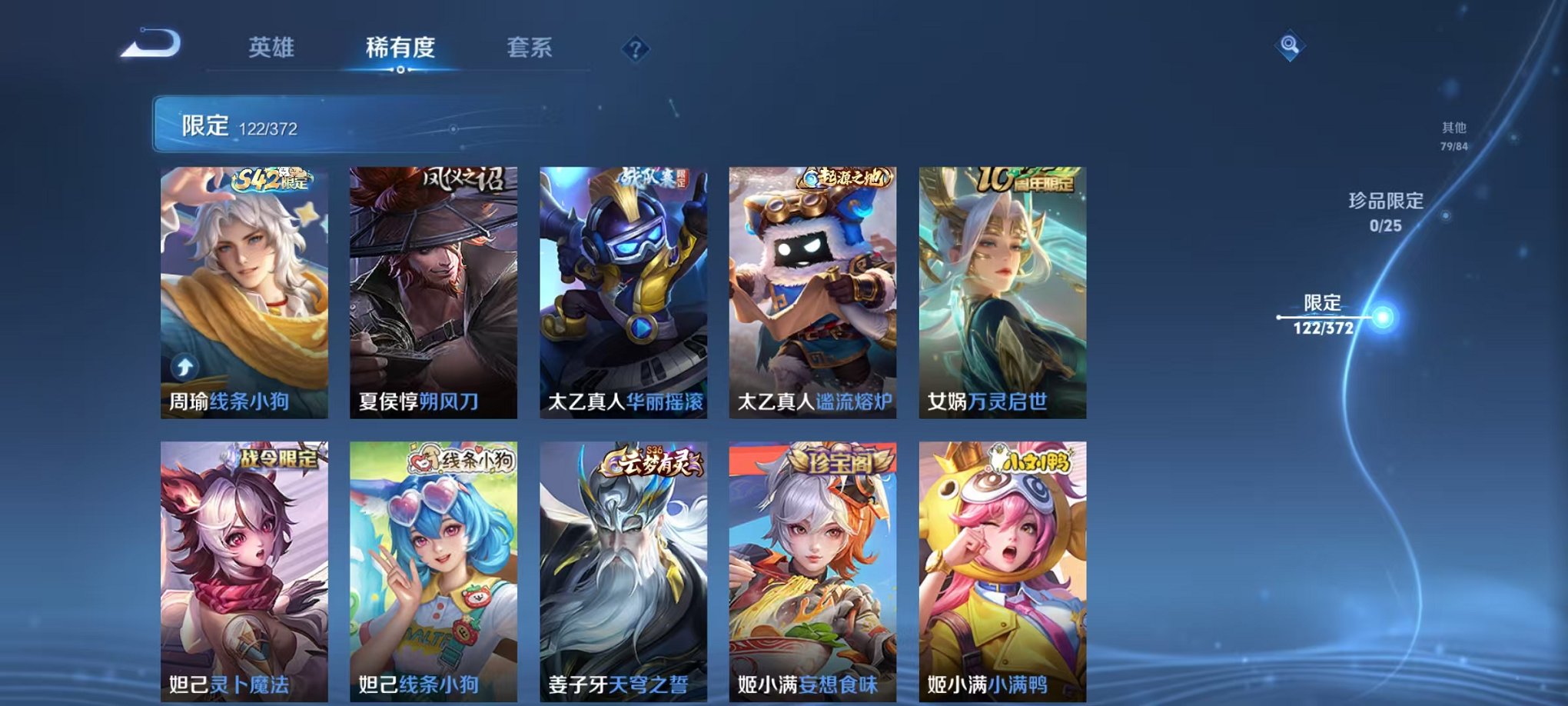Select the 稀有度 tab
This screenshot has width=1568, height=706.
pos(400,48)
